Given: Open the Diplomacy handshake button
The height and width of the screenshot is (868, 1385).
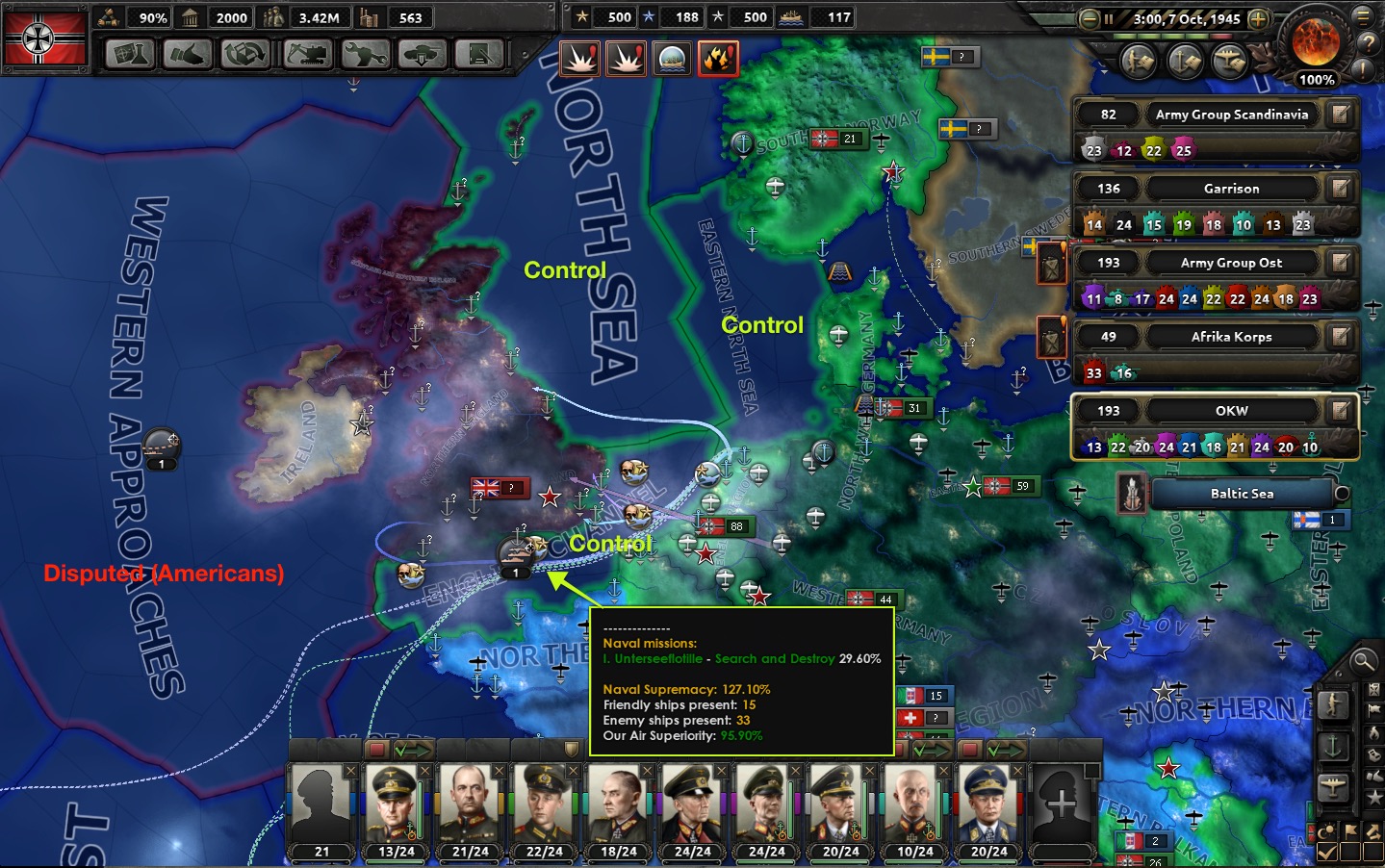Looking at the screenshot, I should click(188, 55).
